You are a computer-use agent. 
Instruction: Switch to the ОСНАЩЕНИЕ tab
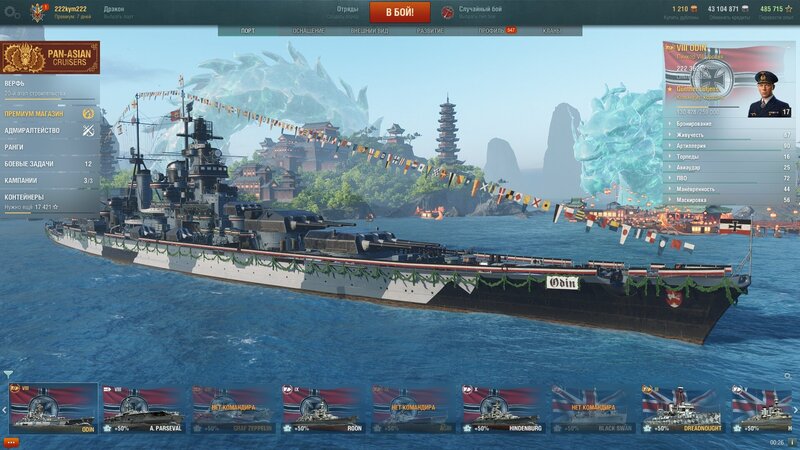coord(308,31)
